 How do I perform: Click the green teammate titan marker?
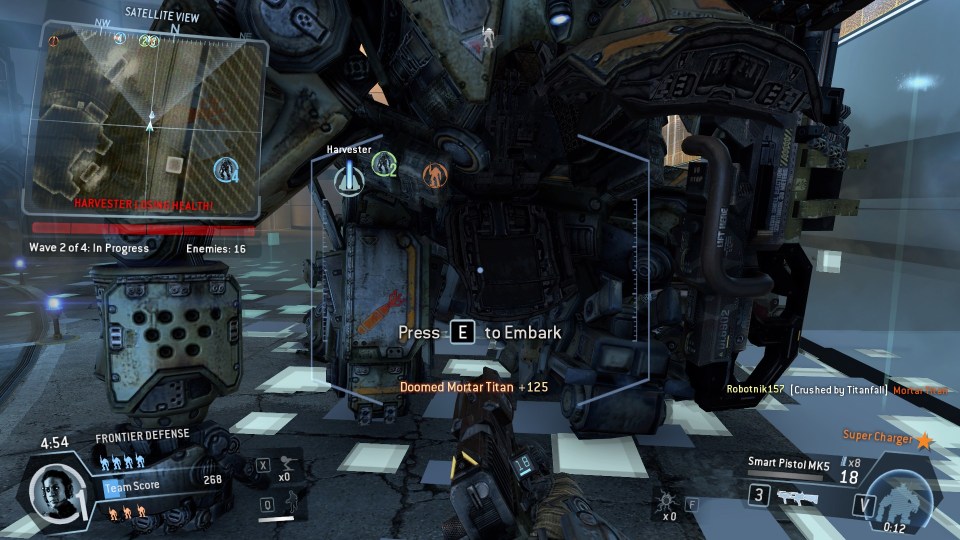tap(384, 165)
